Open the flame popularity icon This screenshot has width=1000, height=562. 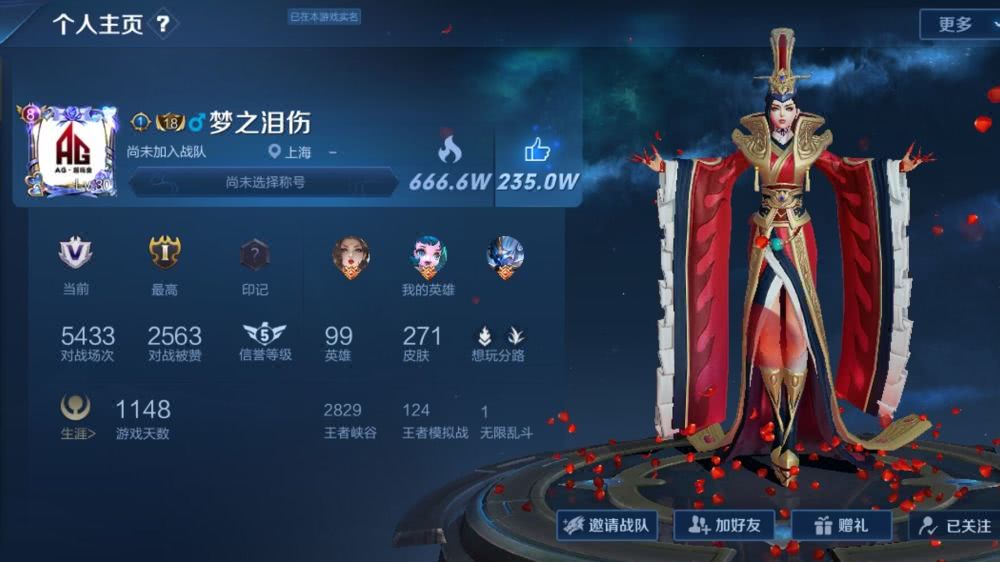[449, 151]
